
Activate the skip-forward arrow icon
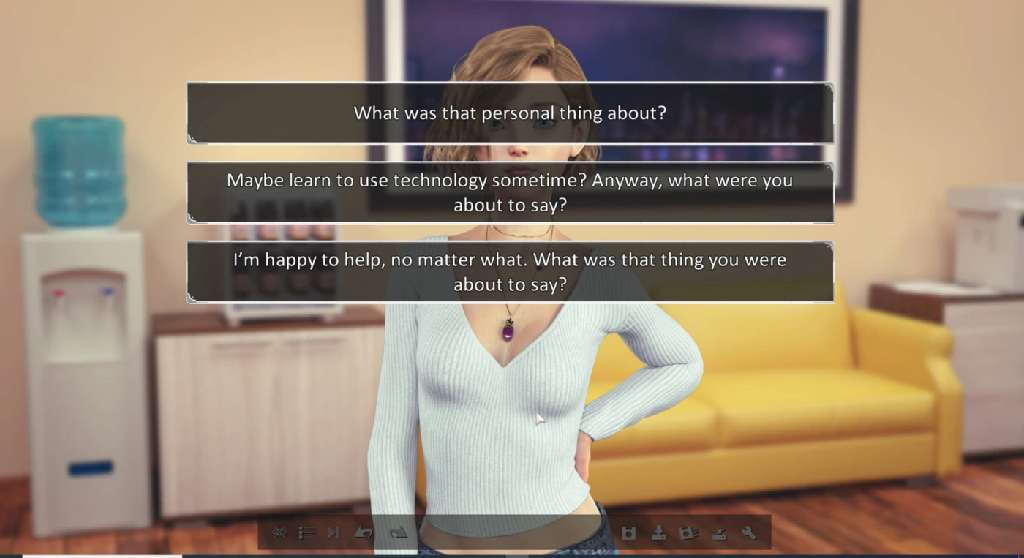pos(335,533)
